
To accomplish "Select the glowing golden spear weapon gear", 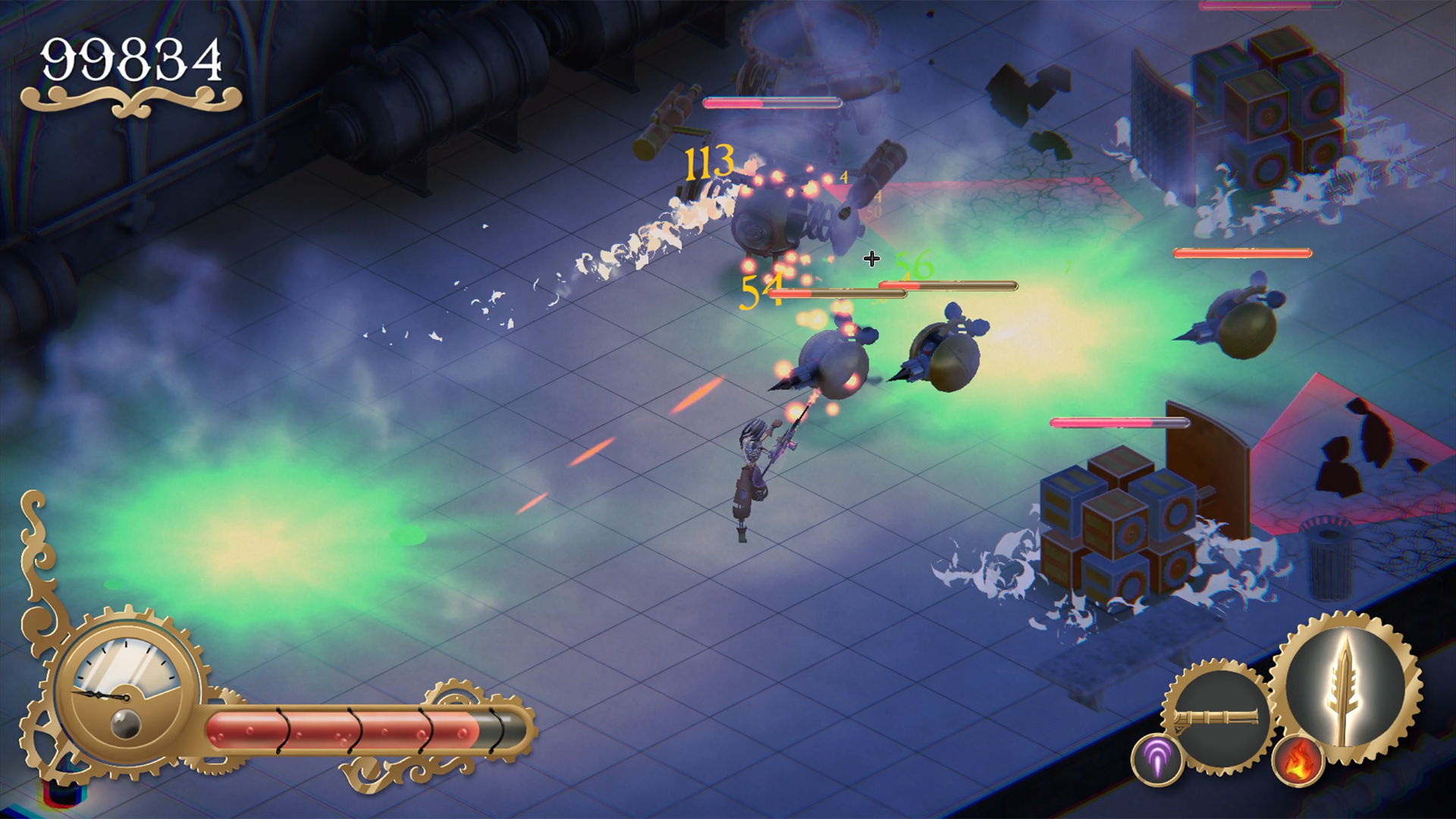I will [x=1345, y=690].
